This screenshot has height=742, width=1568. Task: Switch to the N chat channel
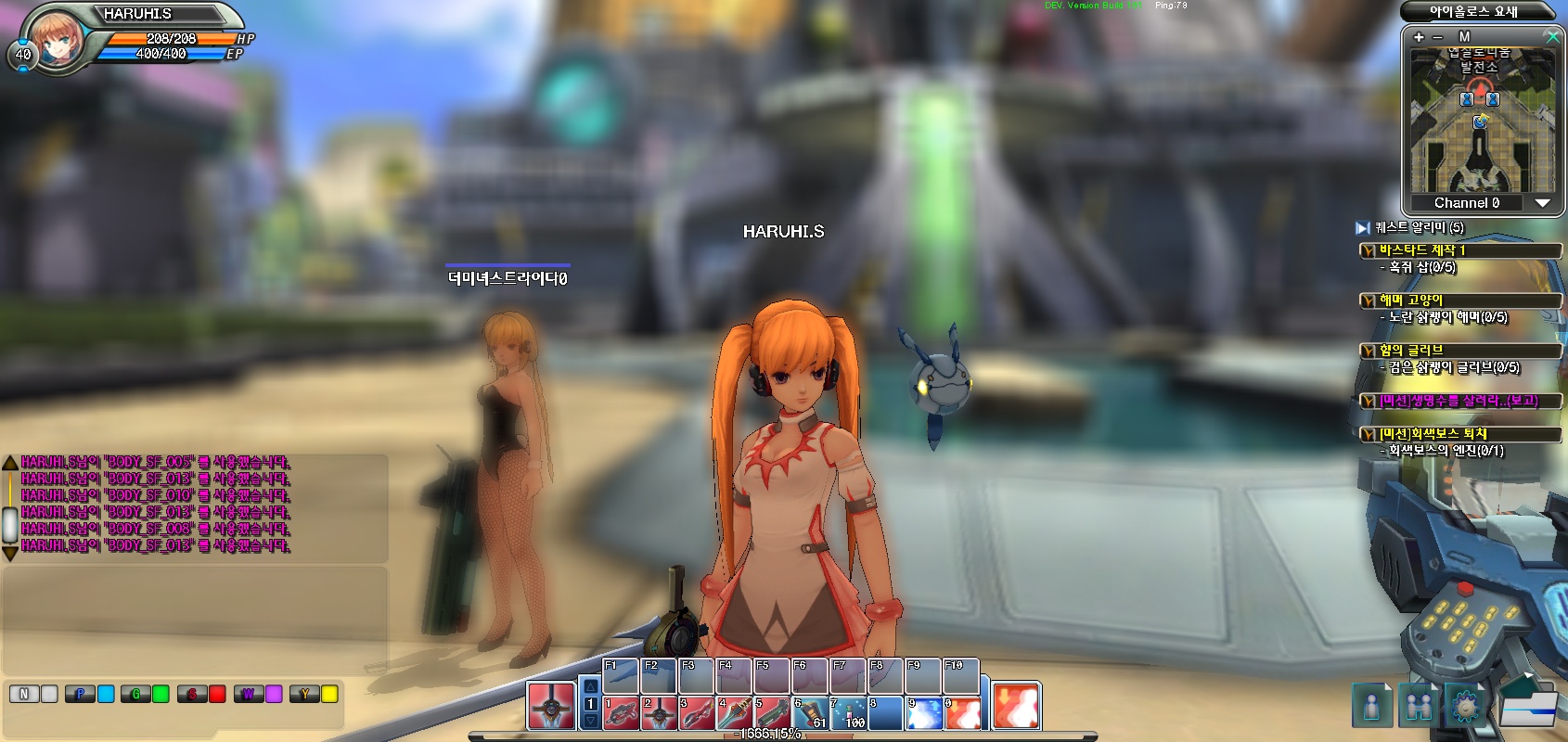pos(24,694)
